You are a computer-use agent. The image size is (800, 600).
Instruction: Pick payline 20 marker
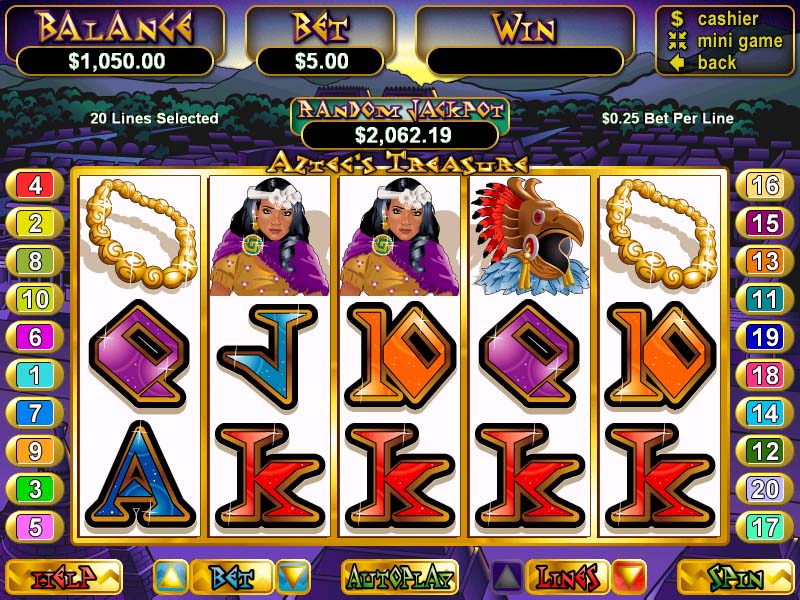point(765,489)
